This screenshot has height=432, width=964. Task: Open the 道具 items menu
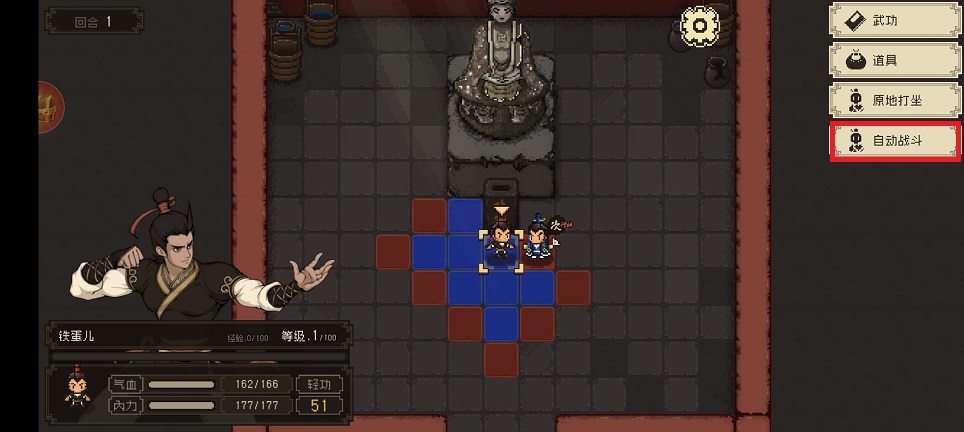click(894, 61)
